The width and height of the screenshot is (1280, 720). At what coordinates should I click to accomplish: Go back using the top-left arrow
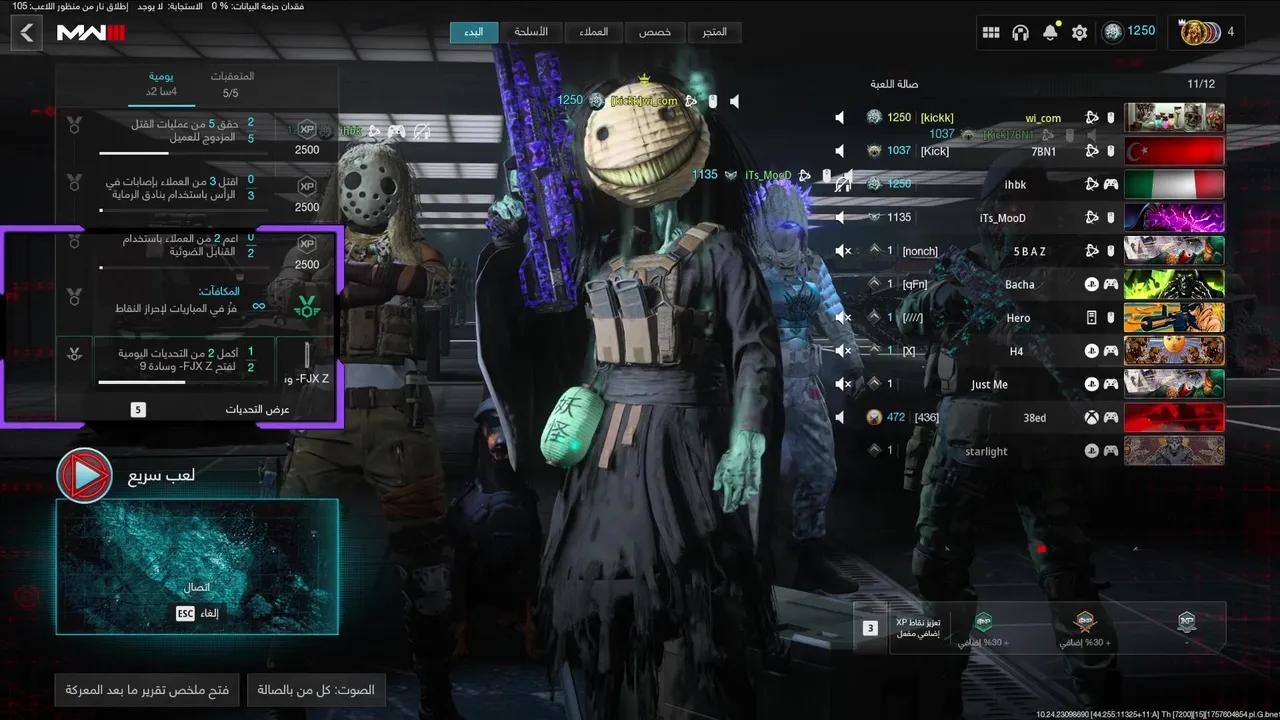point(27,33)
